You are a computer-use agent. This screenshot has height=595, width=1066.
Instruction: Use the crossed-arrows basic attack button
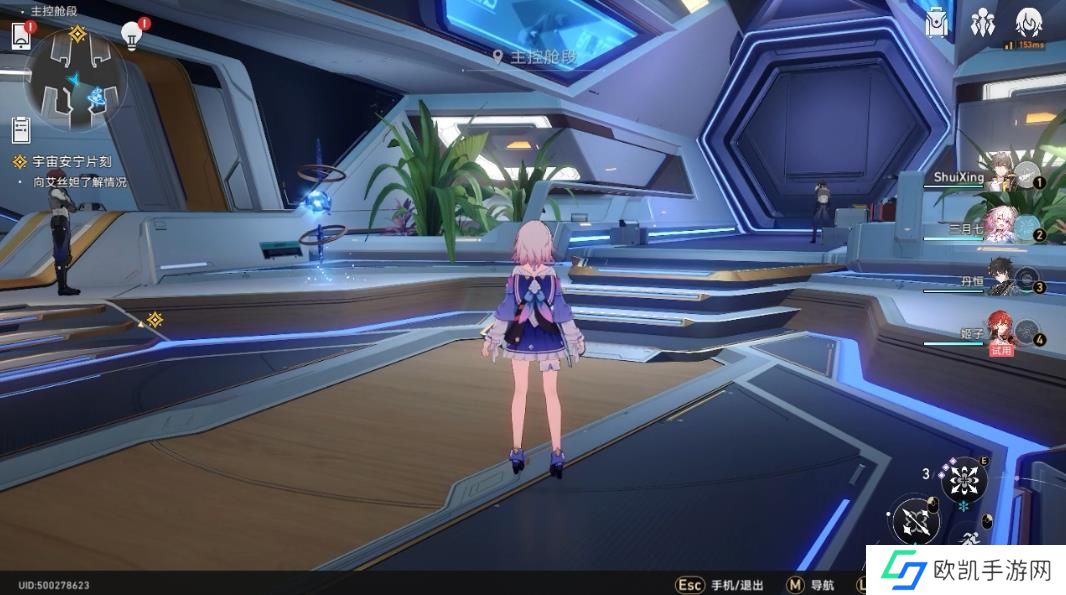click(916, 521)
